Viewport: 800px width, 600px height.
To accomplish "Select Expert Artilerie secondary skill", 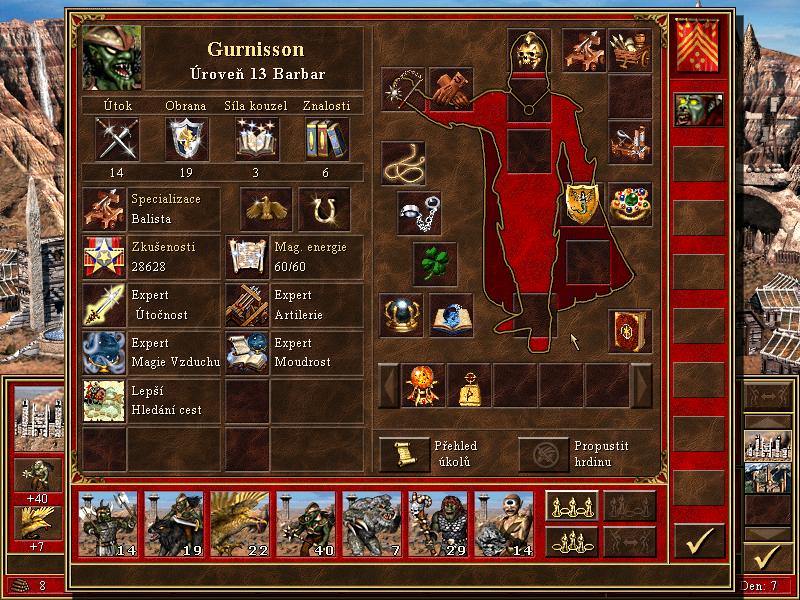I will point(246,305).
